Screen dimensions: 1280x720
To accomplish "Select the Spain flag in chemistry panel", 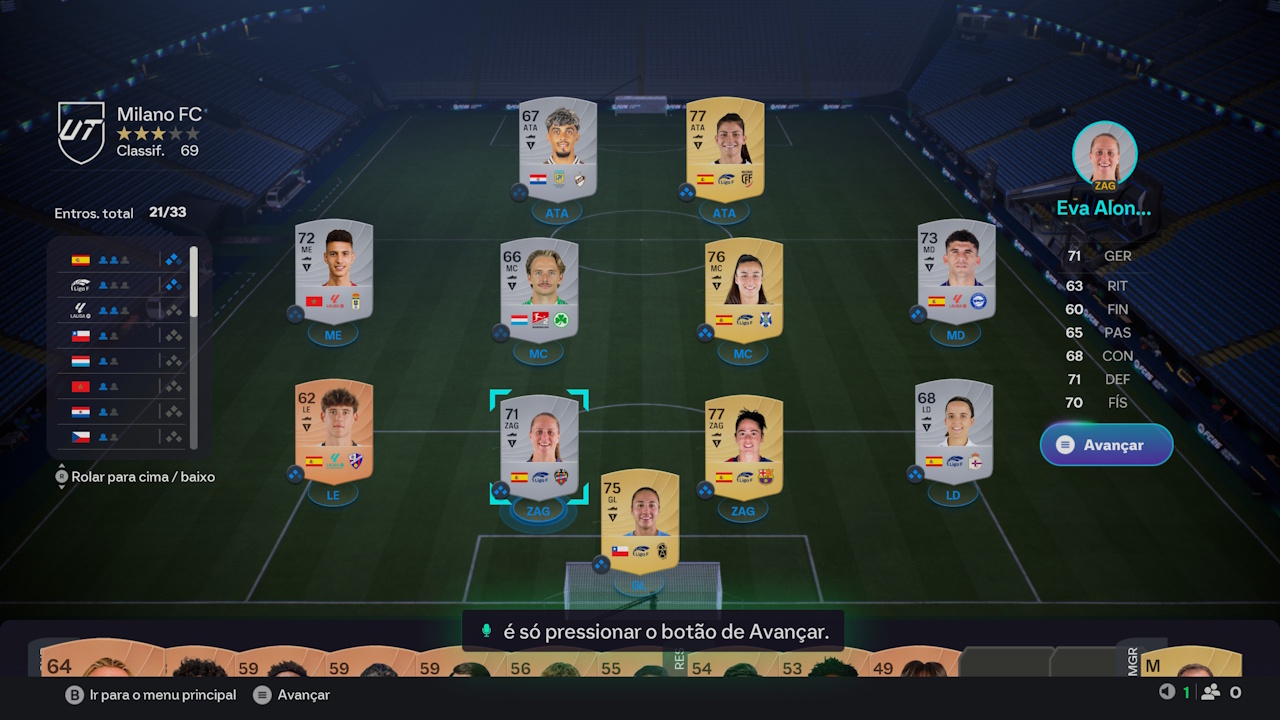I will tap(81, 260).
